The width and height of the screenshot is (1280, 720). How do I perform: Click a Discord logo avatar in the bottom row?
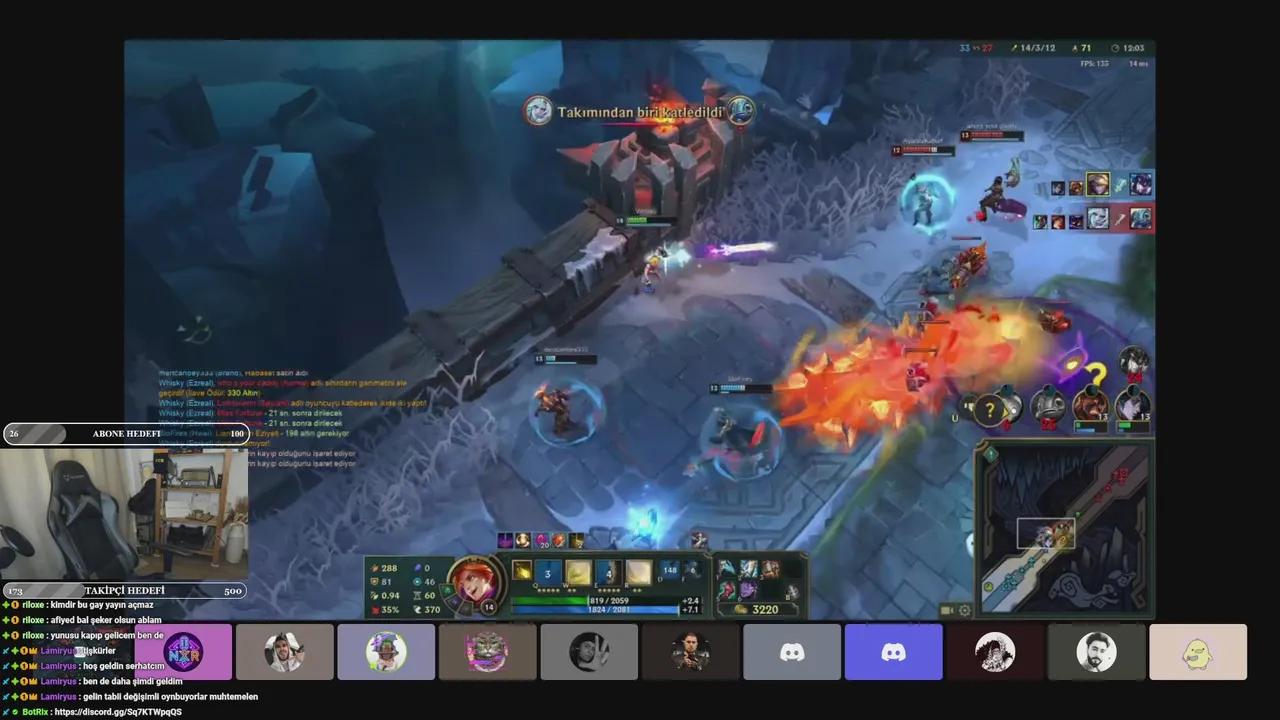[792, 651]
